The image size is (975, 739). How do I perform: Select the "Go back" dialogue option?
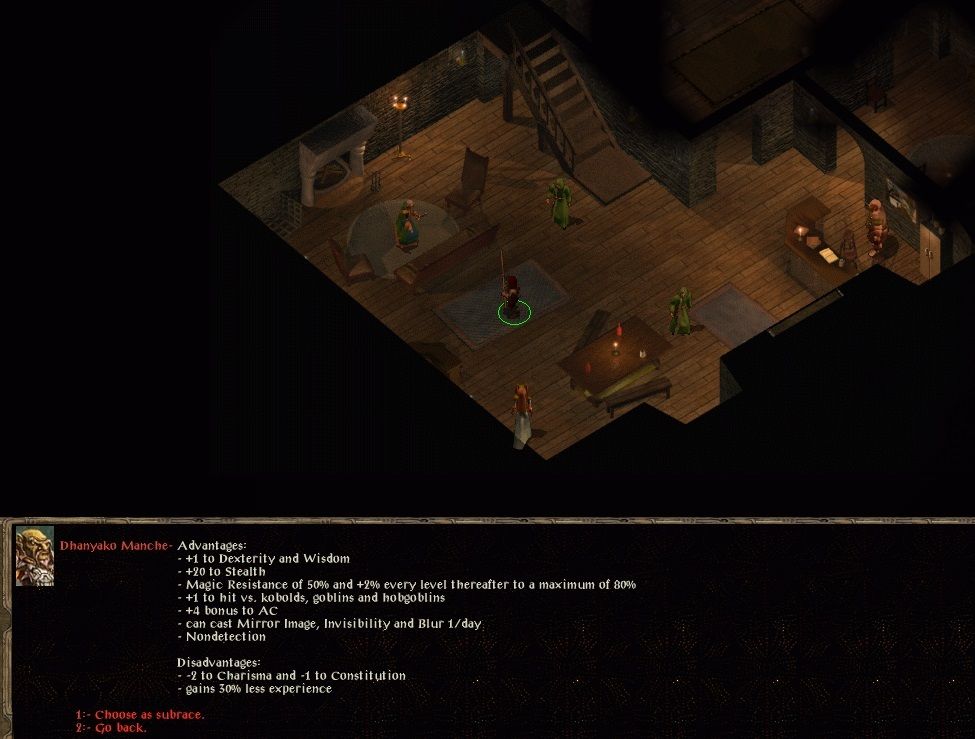(120, 727)
